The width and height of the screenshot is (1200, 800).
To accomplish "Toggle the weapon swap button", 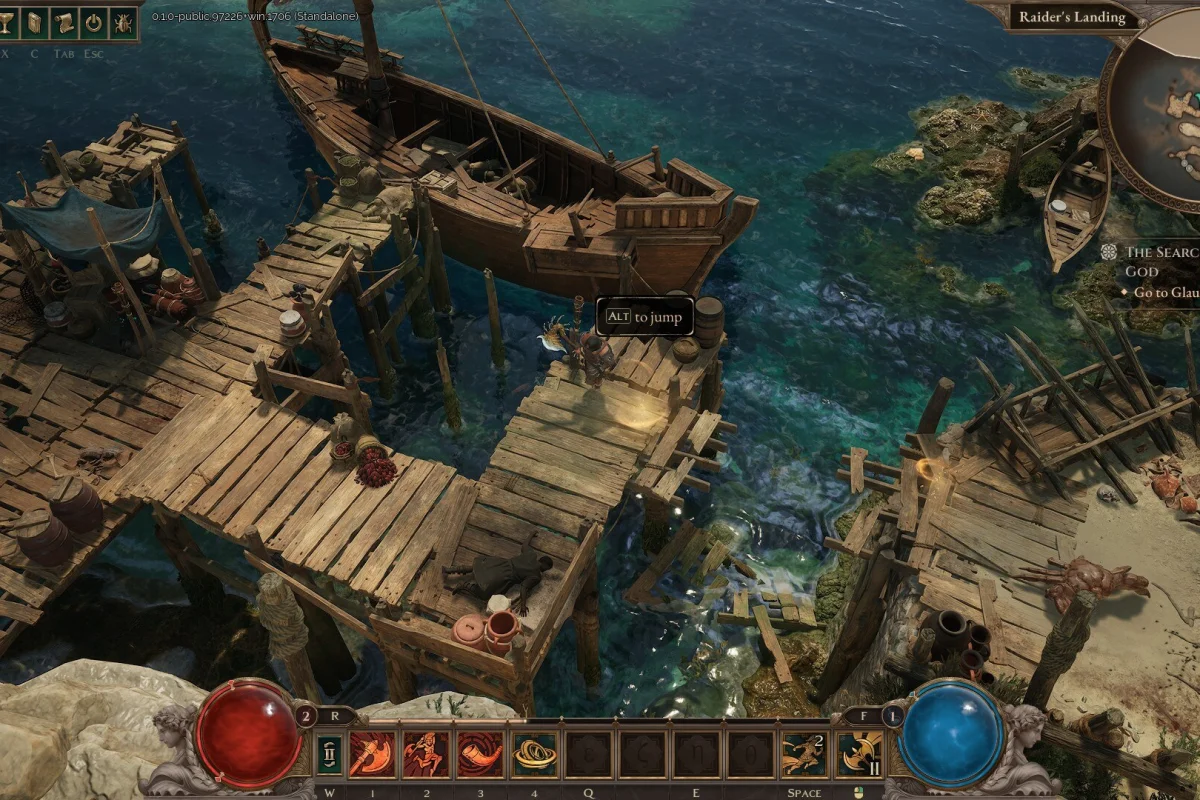I will pos(327,754).
